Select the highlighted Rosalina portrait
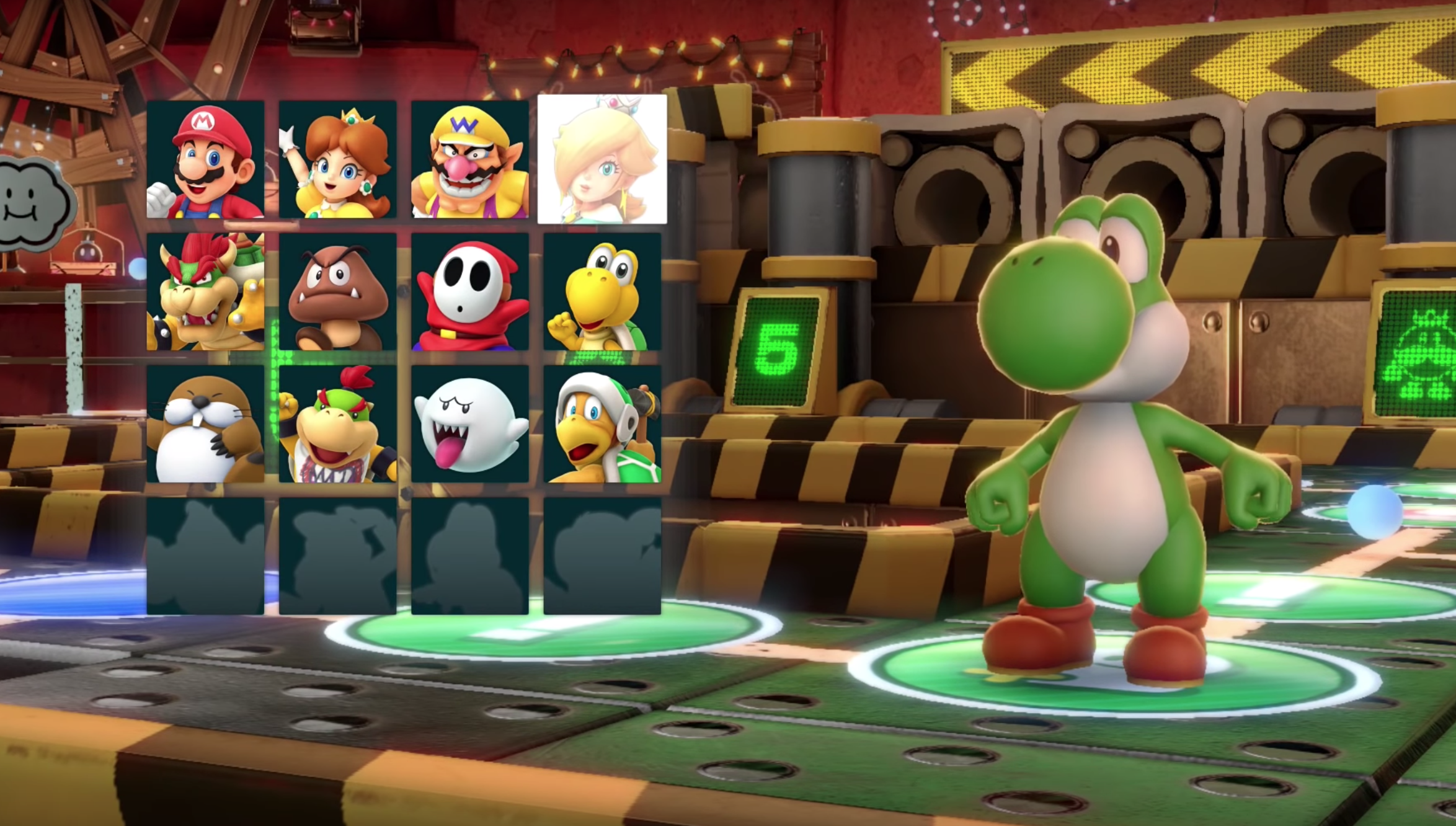1456x826 pixels. coord(602,159)
